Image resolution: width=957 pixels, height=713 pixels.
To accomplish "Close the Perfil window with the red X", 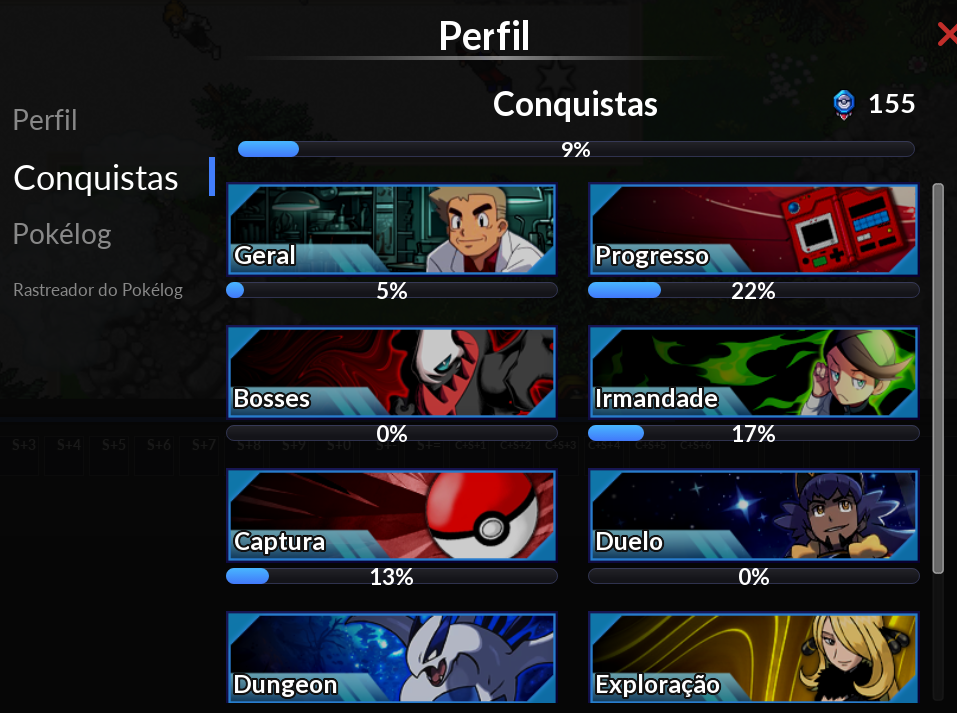I will coord(947,35).
